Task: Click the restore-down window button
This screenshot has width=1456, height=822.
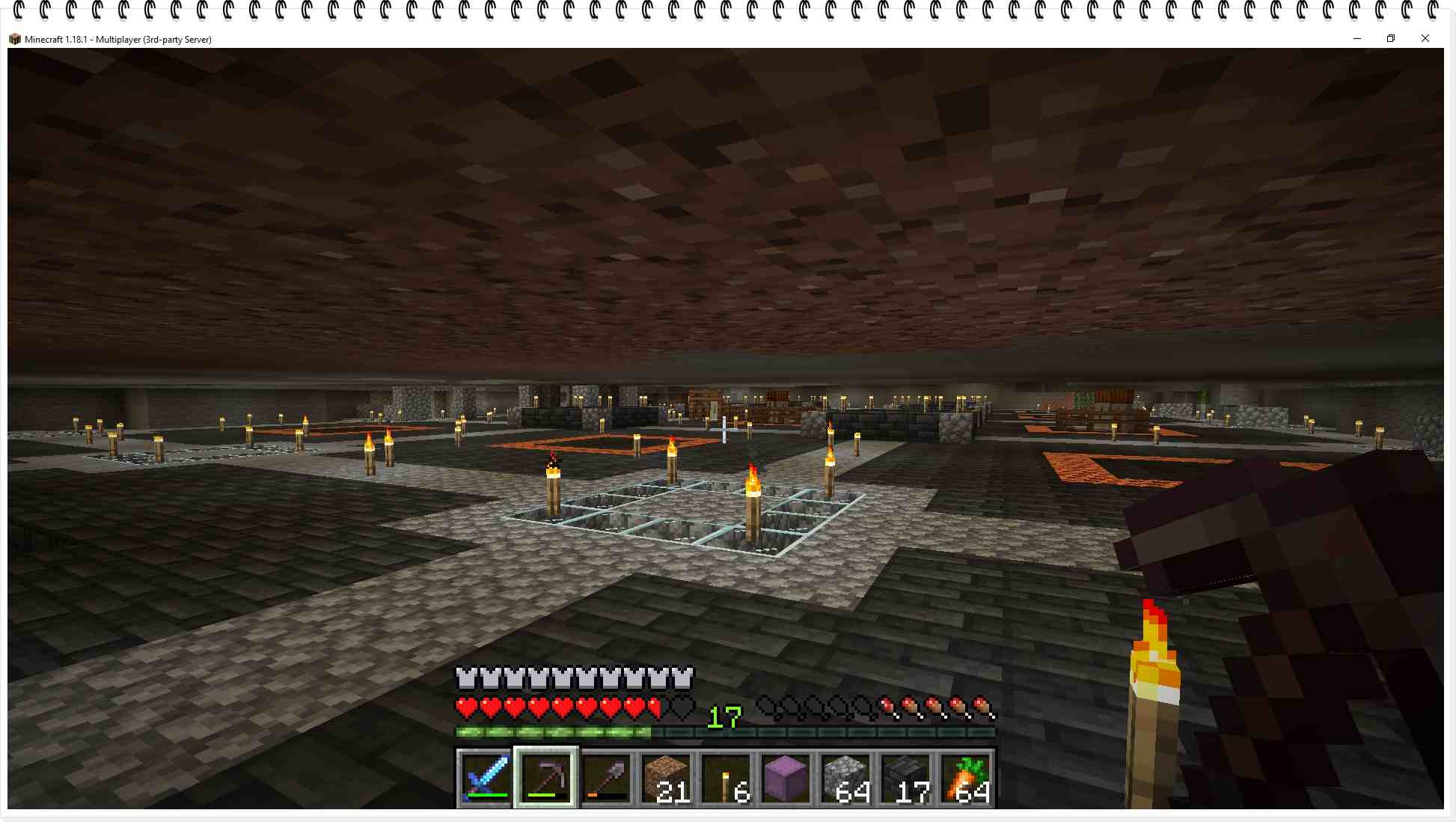Action: coord(1391,38)
